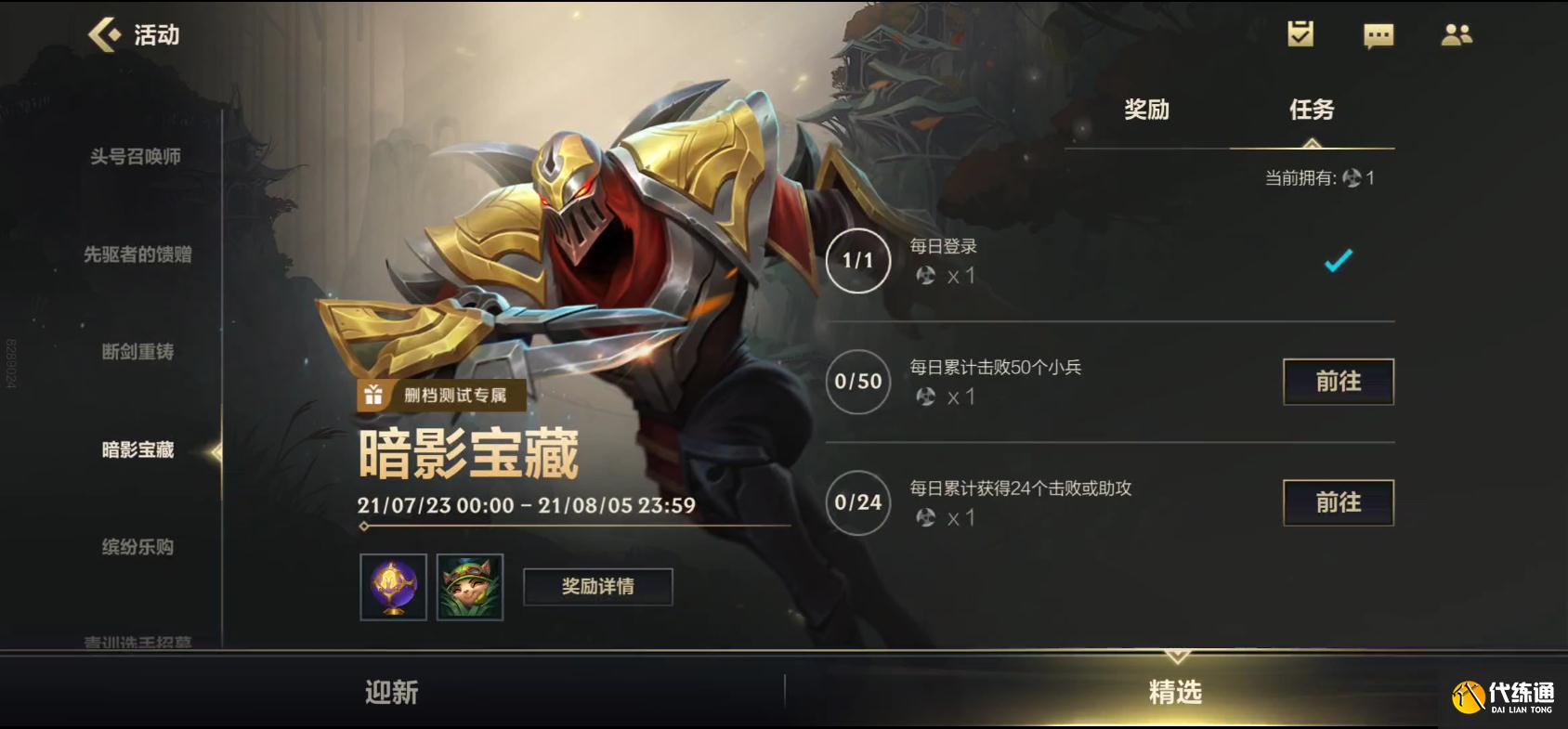This screenshot has width=1568, height=729.
Task: Click 前往 for the 50 minions task
Action: click(x=1338, y=382)
